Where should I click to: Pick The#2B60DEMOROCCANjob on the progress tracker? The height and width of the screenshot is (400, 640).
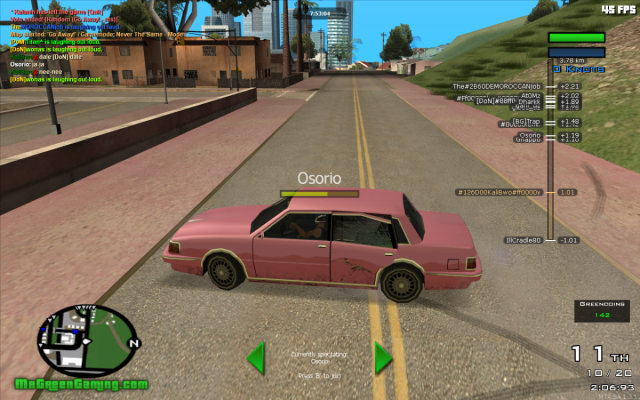click(x=497, y=87)
